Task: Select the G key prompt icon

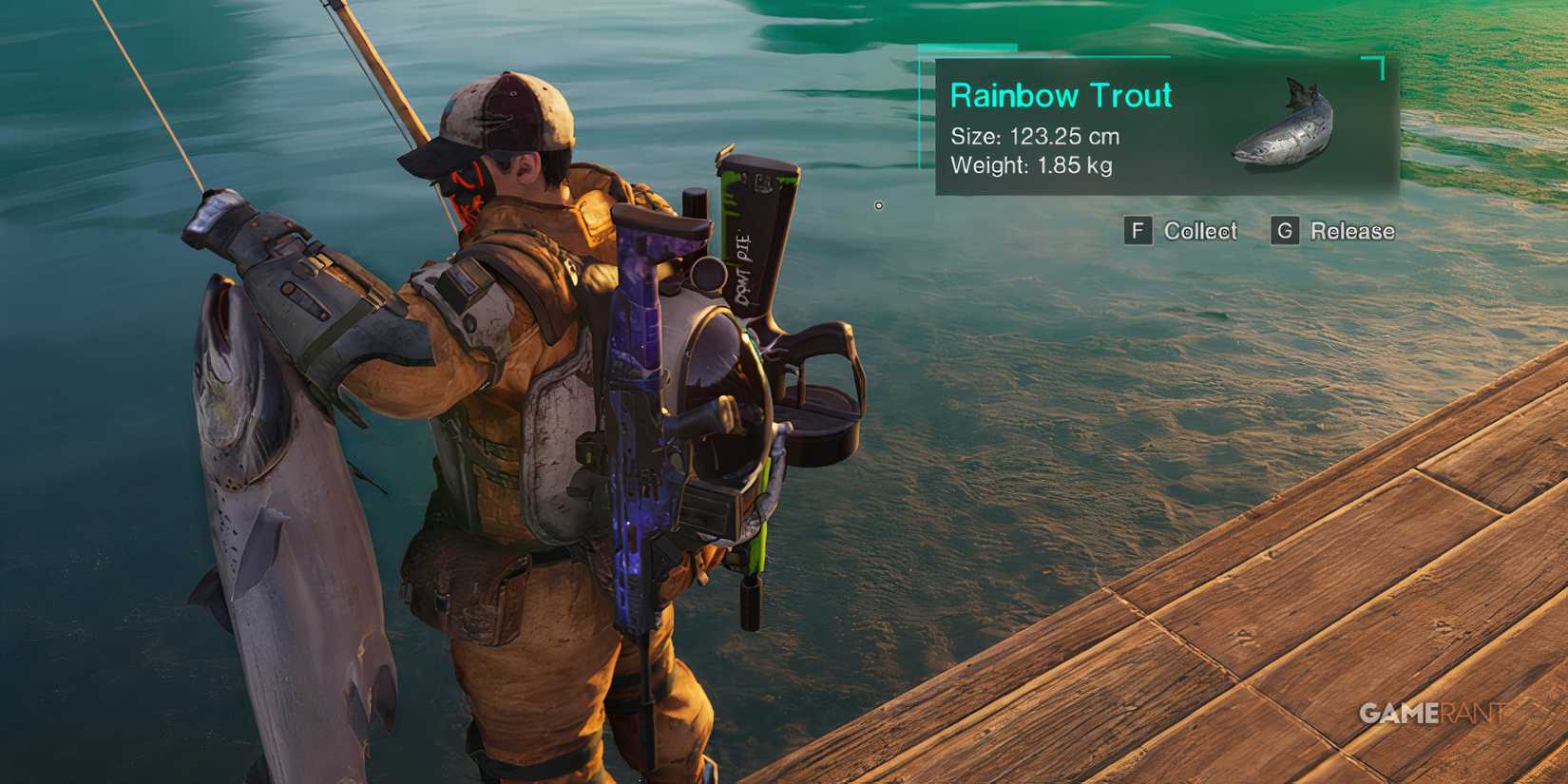Action: coord(1285,231)
